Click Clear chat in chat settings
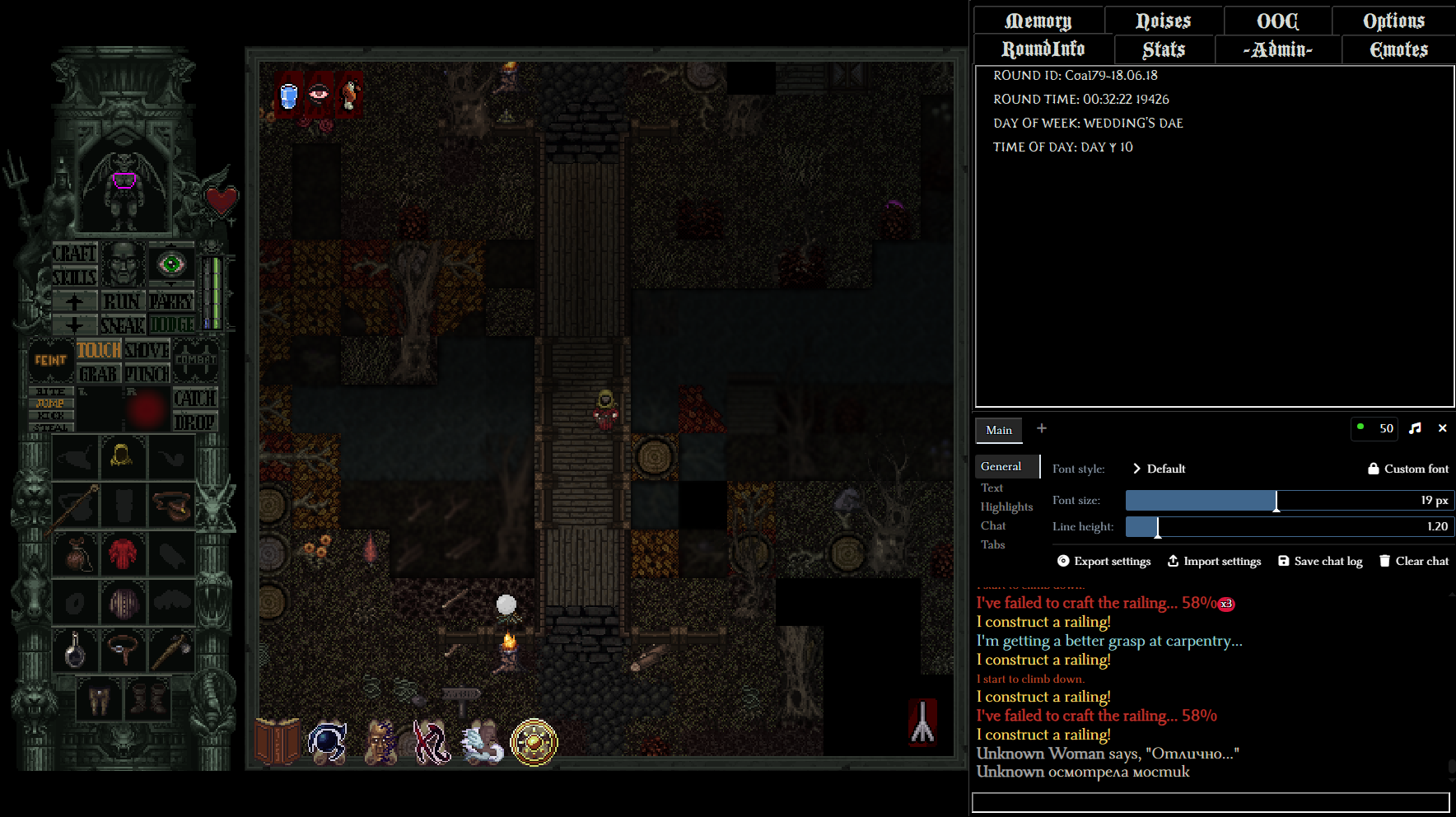Image resolution: width=1456 pixels, height=817 pixels. tap(1413, 561)
